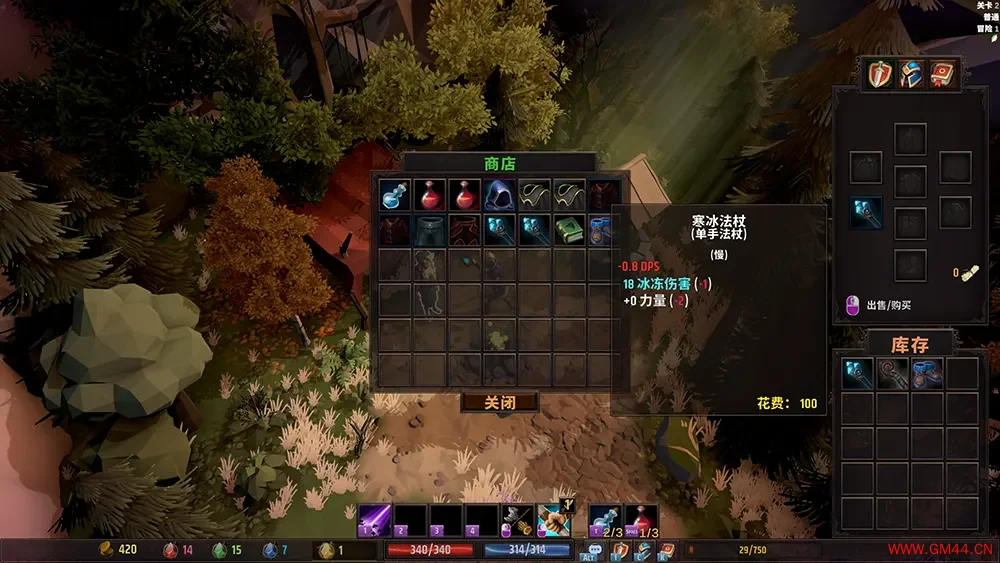The height and width of the screenshot is (563, 1000).
Task: Open the sword-and-shield equipment tab
Action: (x=880, y=74)
